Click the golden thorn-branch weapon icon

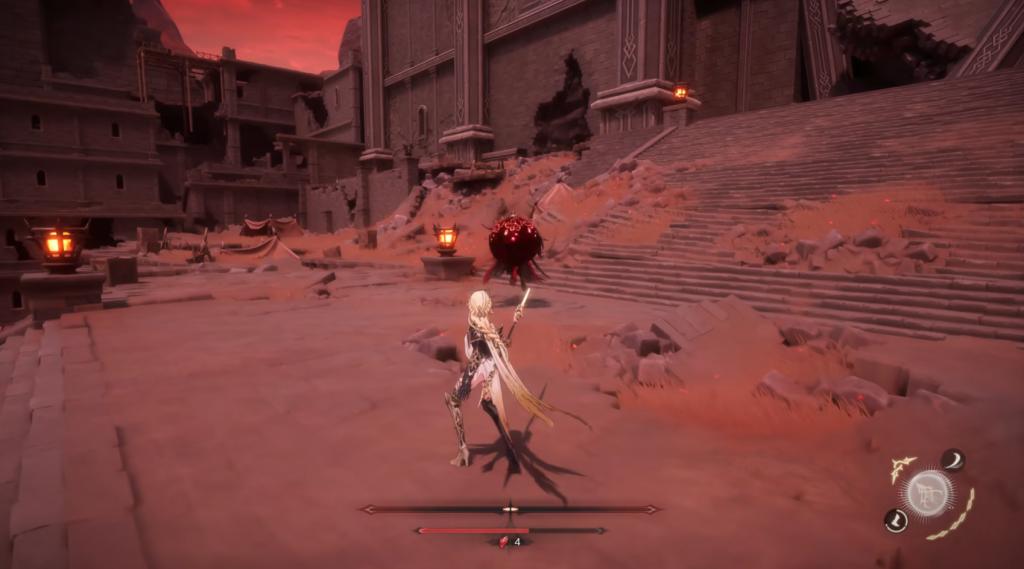pos(903,468)
